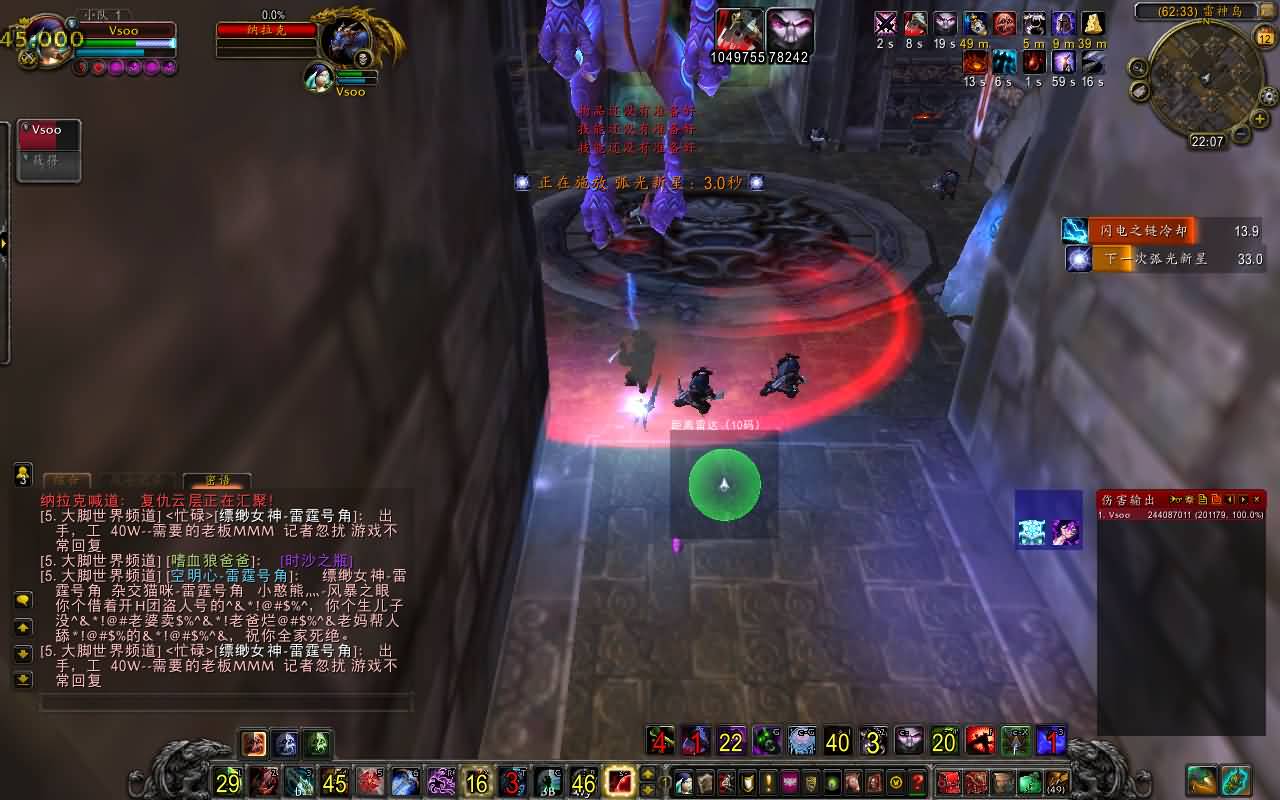The width and height of the screenshot is (1280, 800).
Task: Open the yellow speech bubble chat menu icon
Action: [24, 602]
